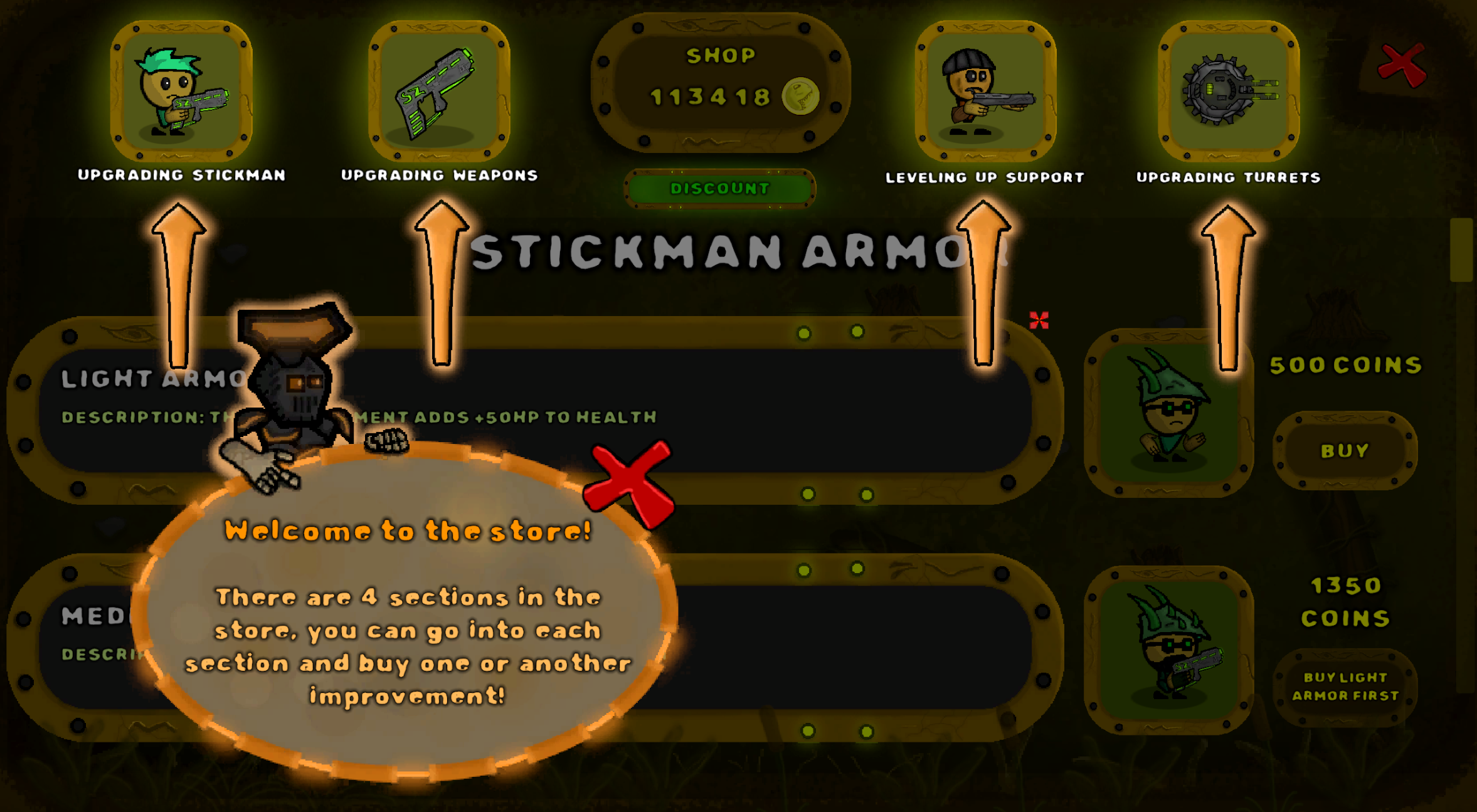Open the Discount panel
The image size is (1477, 812).
click(720, 187)
